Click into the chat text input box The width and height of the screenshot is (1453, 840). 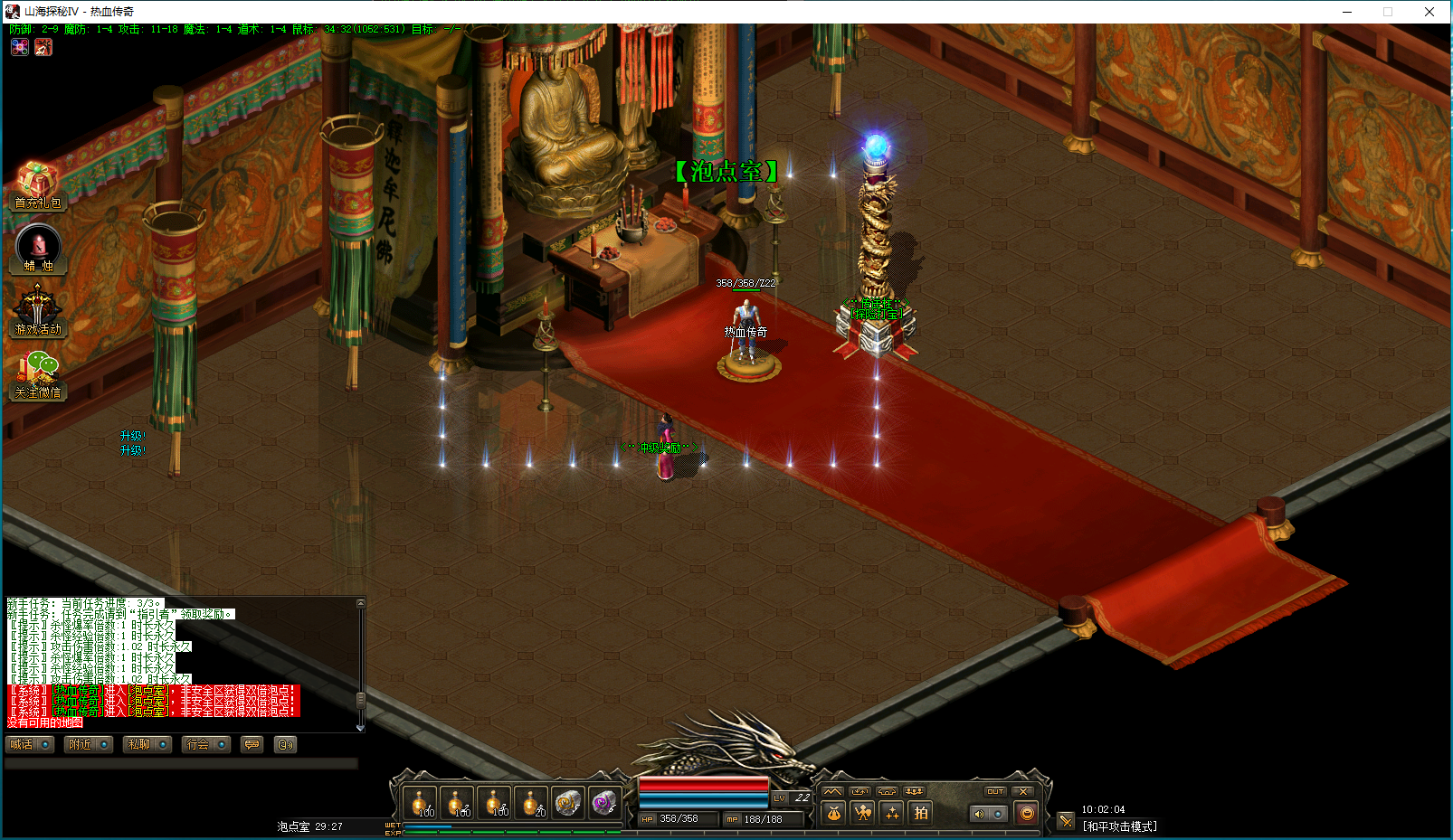(x=181, y=764)
